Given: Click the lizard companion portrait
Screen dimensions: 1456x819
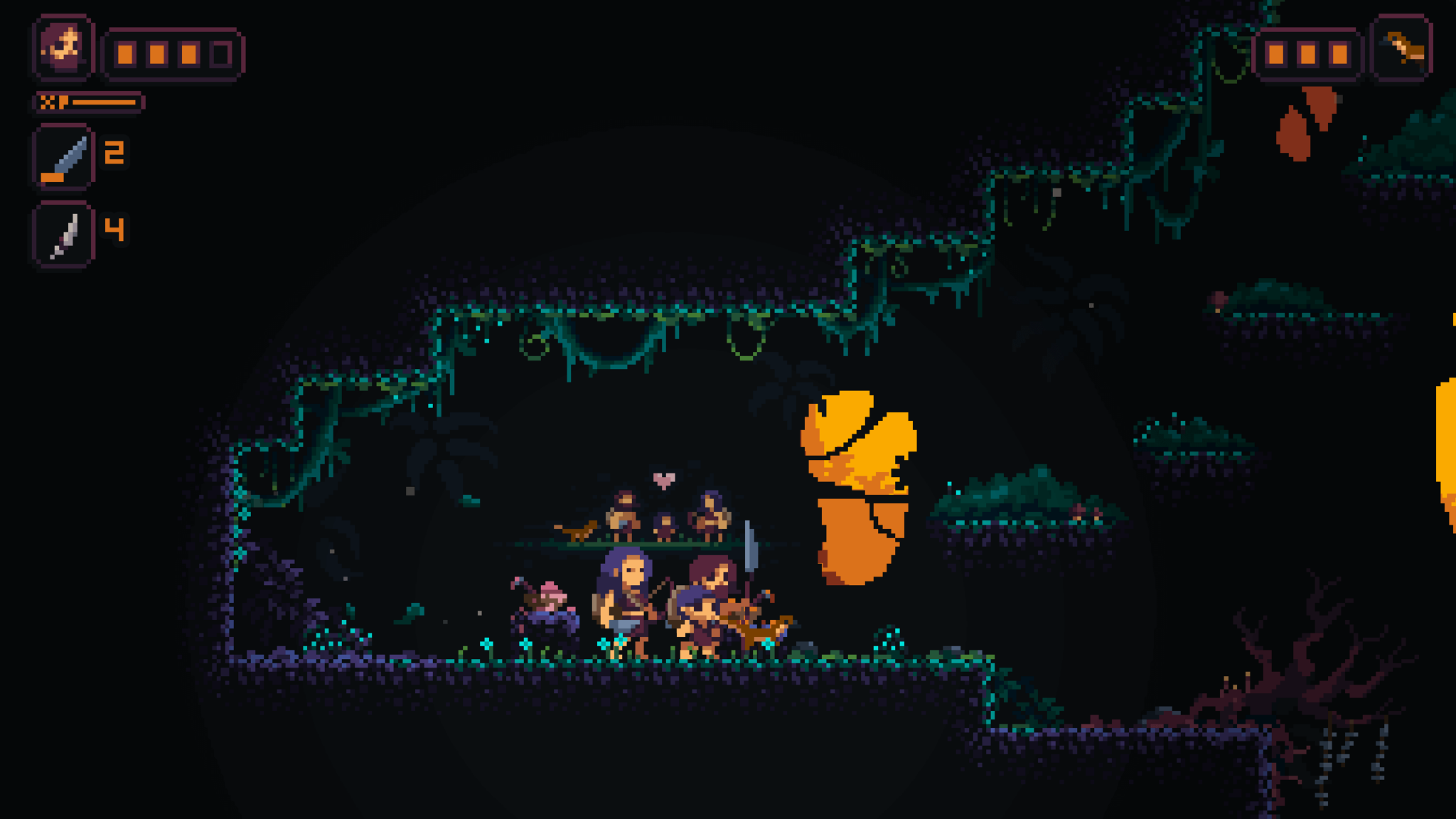Looking at the screenshot, I should (x=1401, y=48).
